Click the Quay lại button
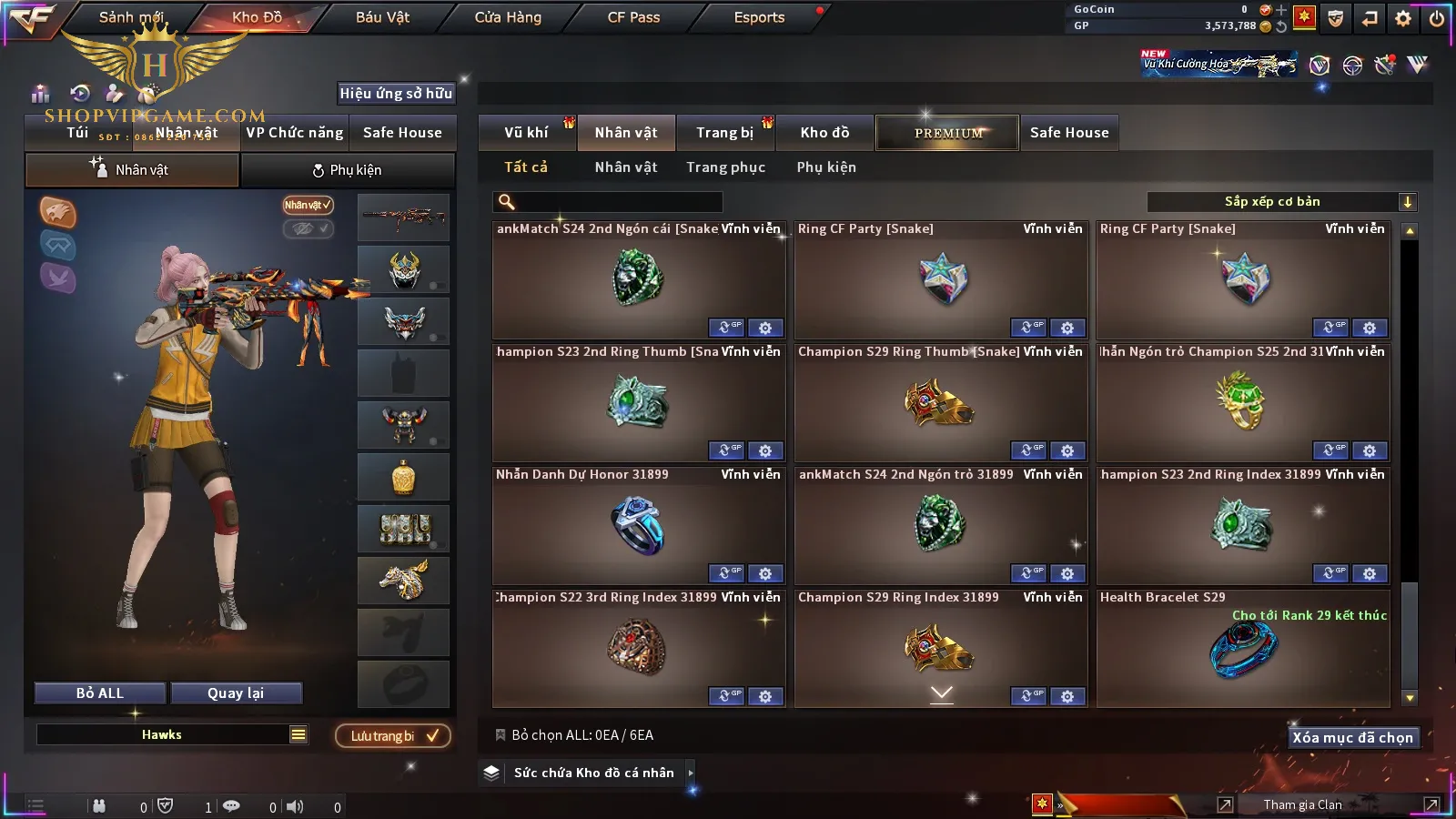This screenshot has height=819, width=1456. point(236,693)
